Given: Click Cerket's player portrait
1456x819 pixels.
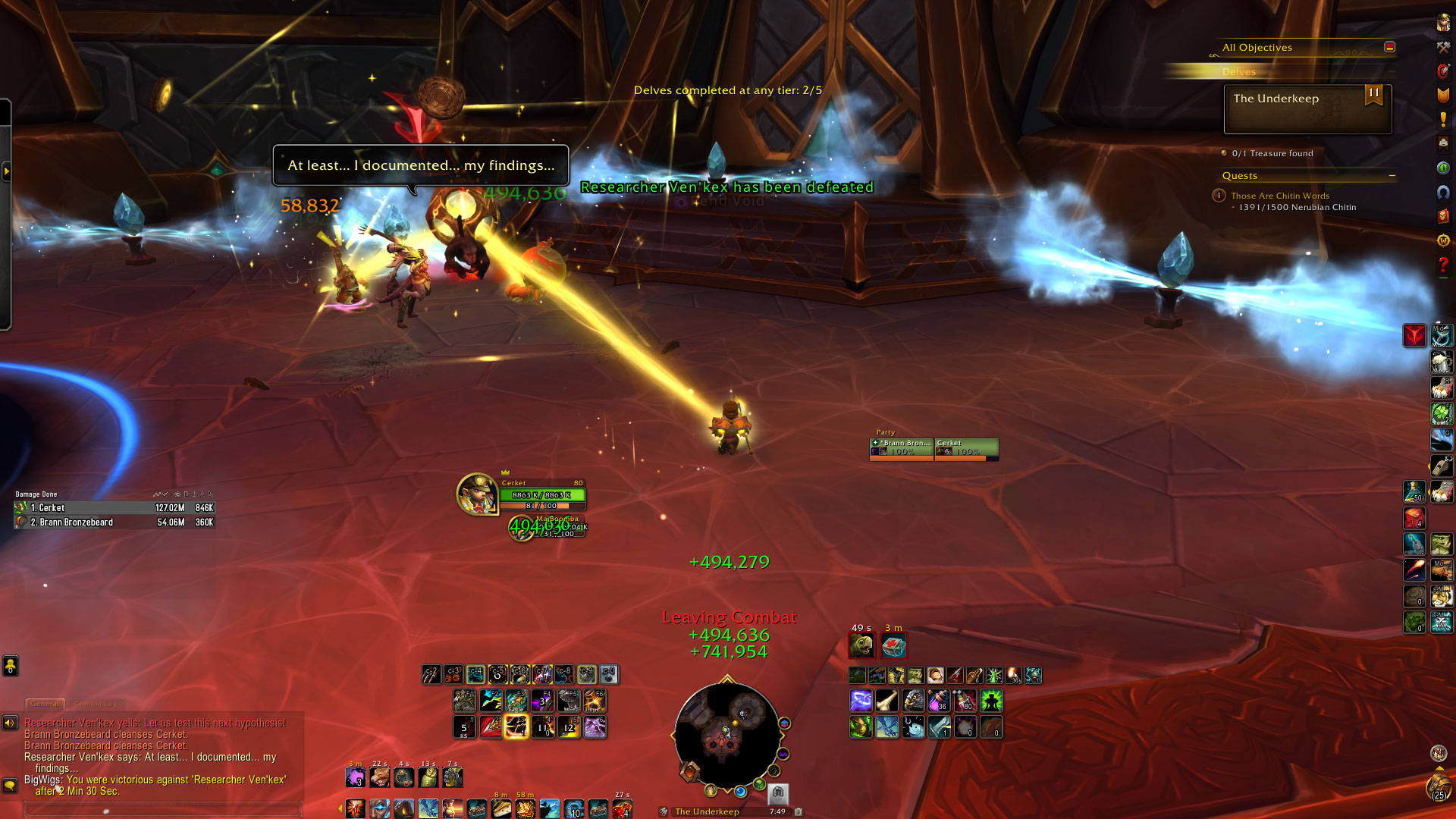Looking at the screenshot, I should 476,494.
